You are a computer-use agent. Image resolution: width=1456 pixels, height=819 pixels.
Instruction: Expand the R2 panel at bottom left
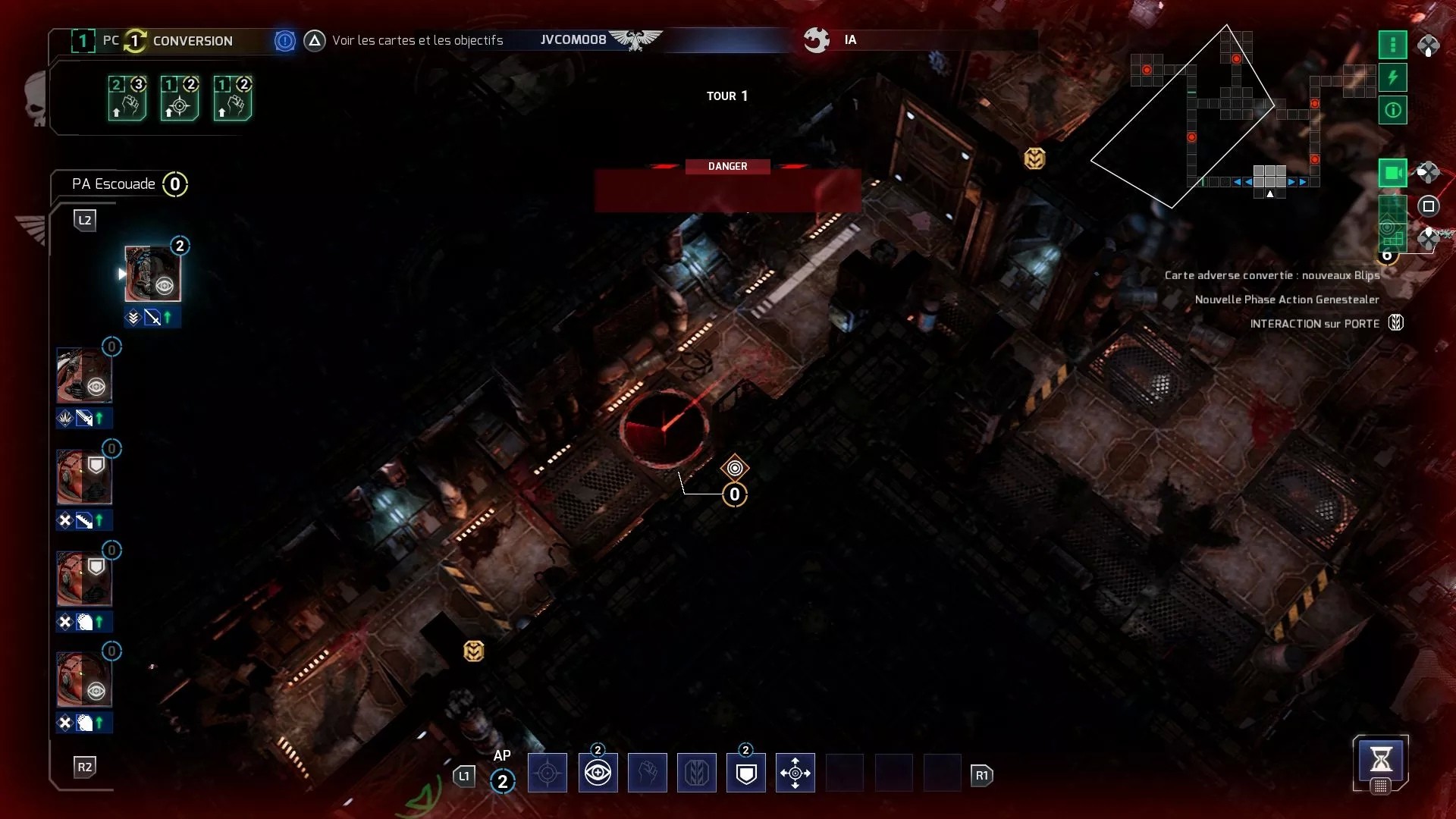tap(86, 767)
